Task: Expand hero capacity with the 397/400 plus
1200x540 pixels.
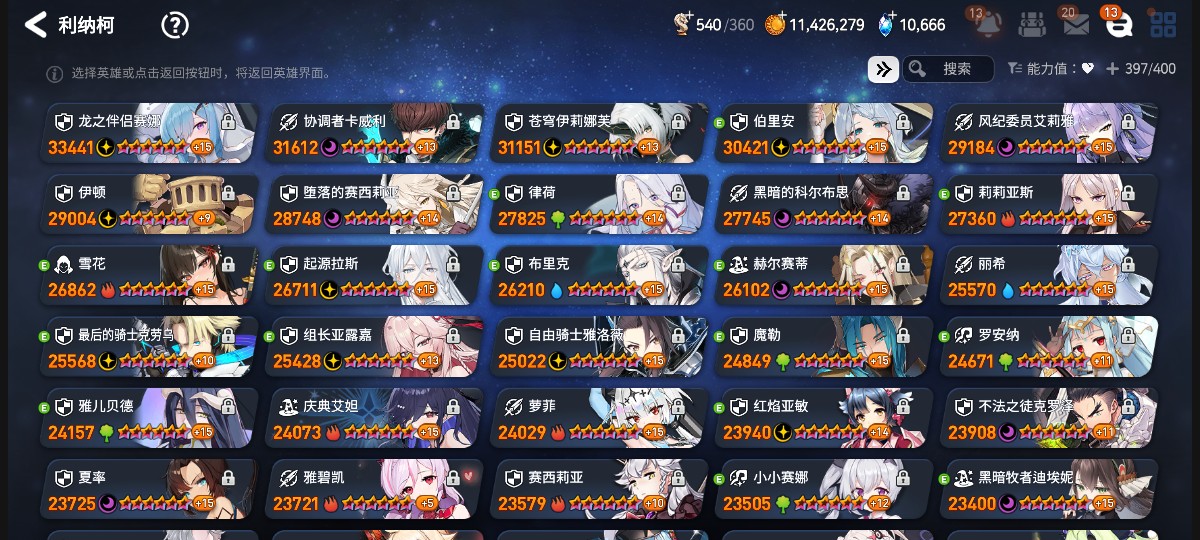Action: point(1112,69)
